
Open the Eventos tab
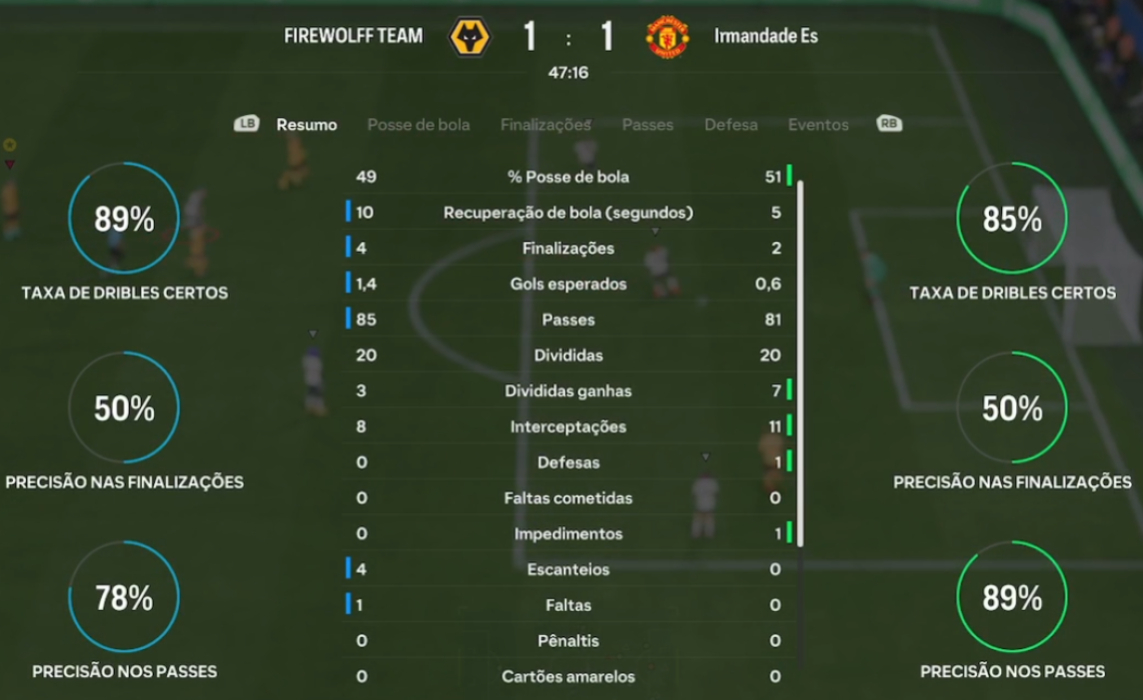point(818,125)
